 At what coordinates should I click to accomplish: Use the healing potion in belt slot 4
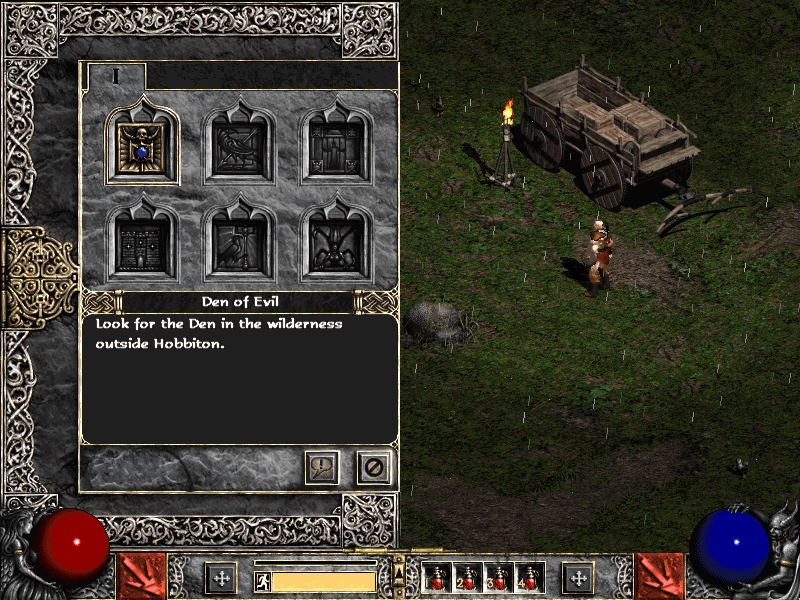pos(530,578)
